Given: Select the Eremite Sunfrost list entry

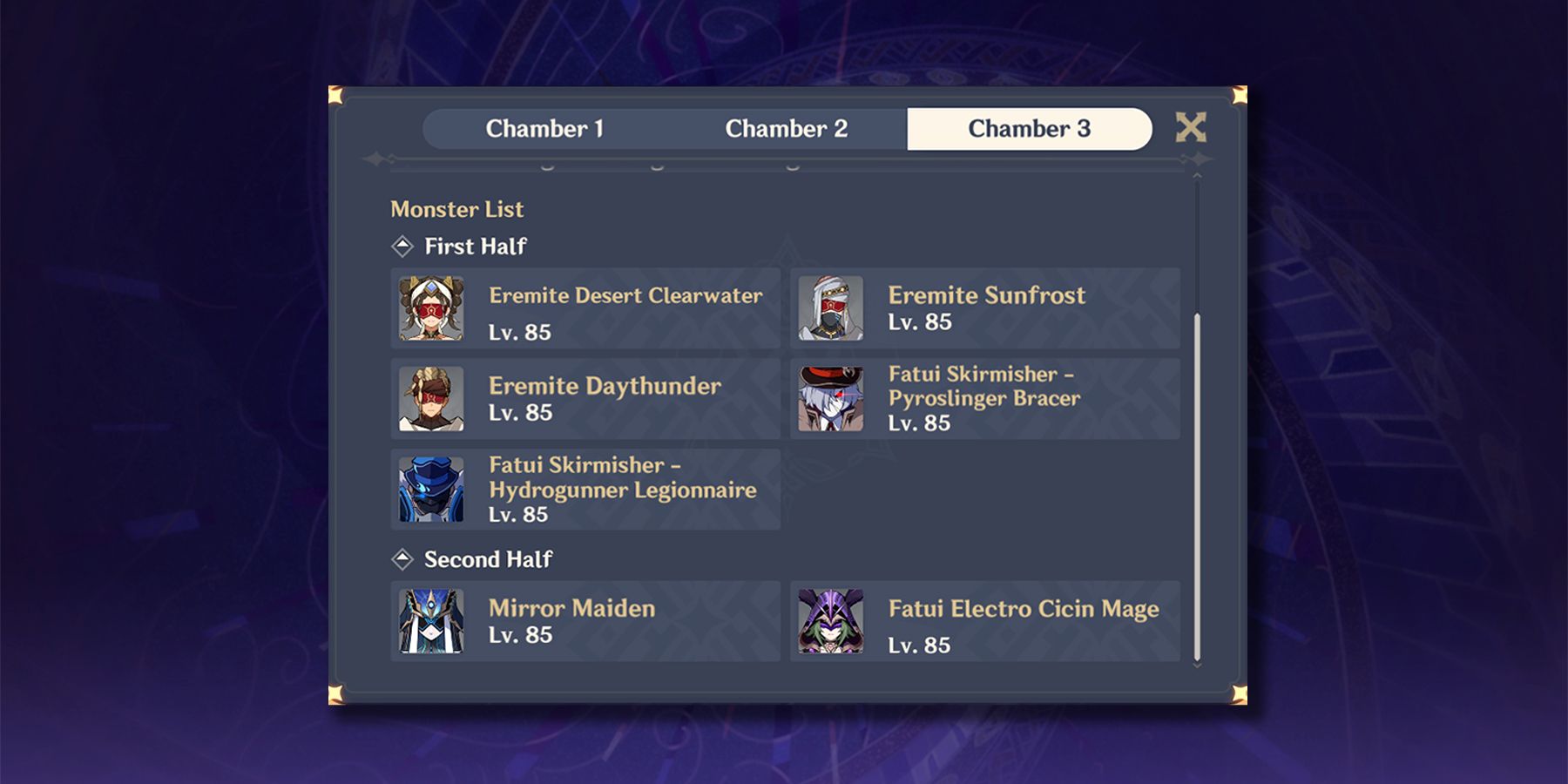Looking at the screenshot, I should 984,309.
